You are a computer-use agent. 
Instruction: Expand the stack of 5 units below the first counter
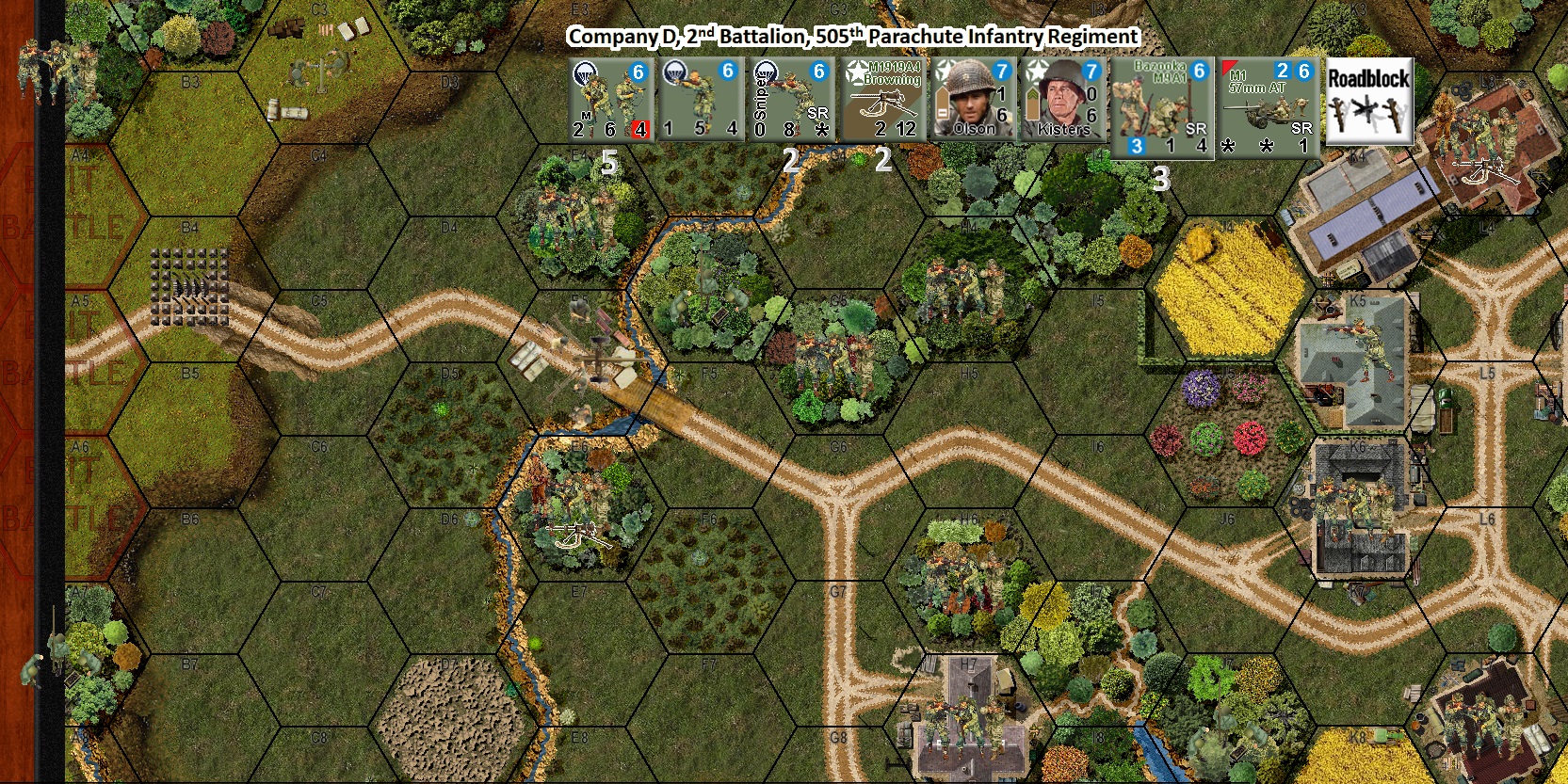609,160
